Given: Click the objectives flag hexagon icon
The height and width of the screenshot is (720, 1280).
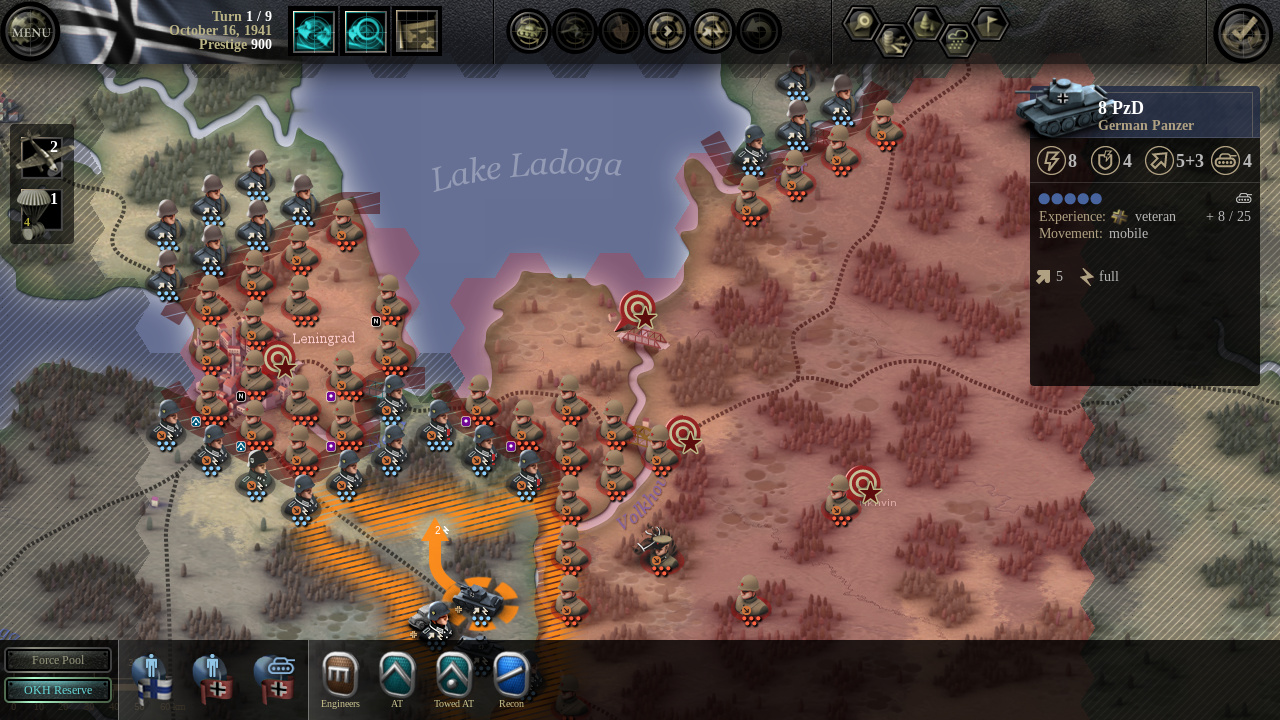Looking at the screenshot, I should click(991, 22).
